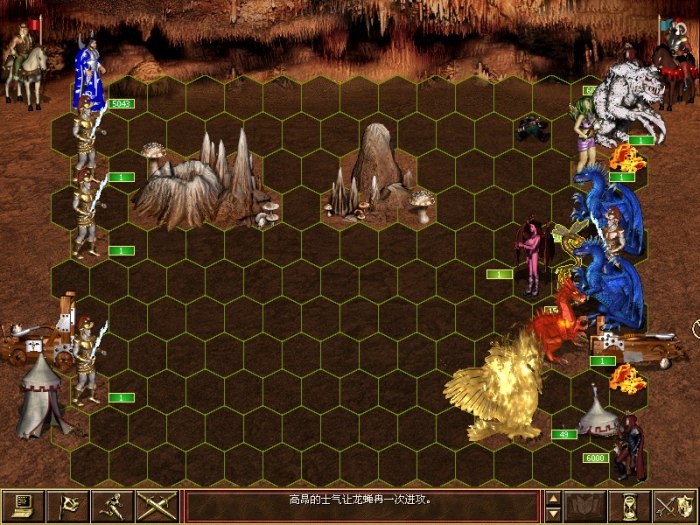Wait this turn with the hourglass button
The image size is (700, 525).
click(630, 506)
